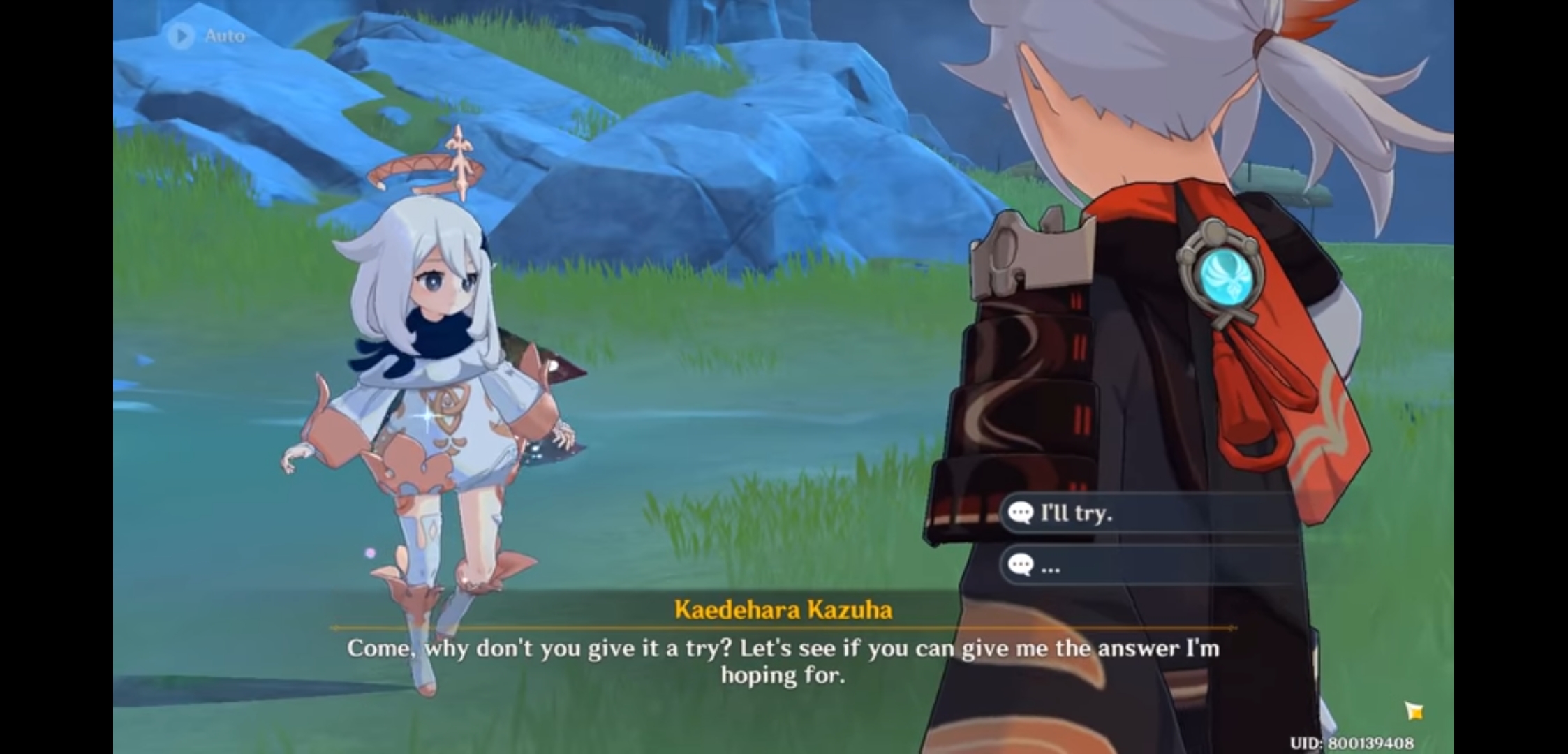
Task: Click the play triangle inside the Auto circle
Action: tap(182, 36)
